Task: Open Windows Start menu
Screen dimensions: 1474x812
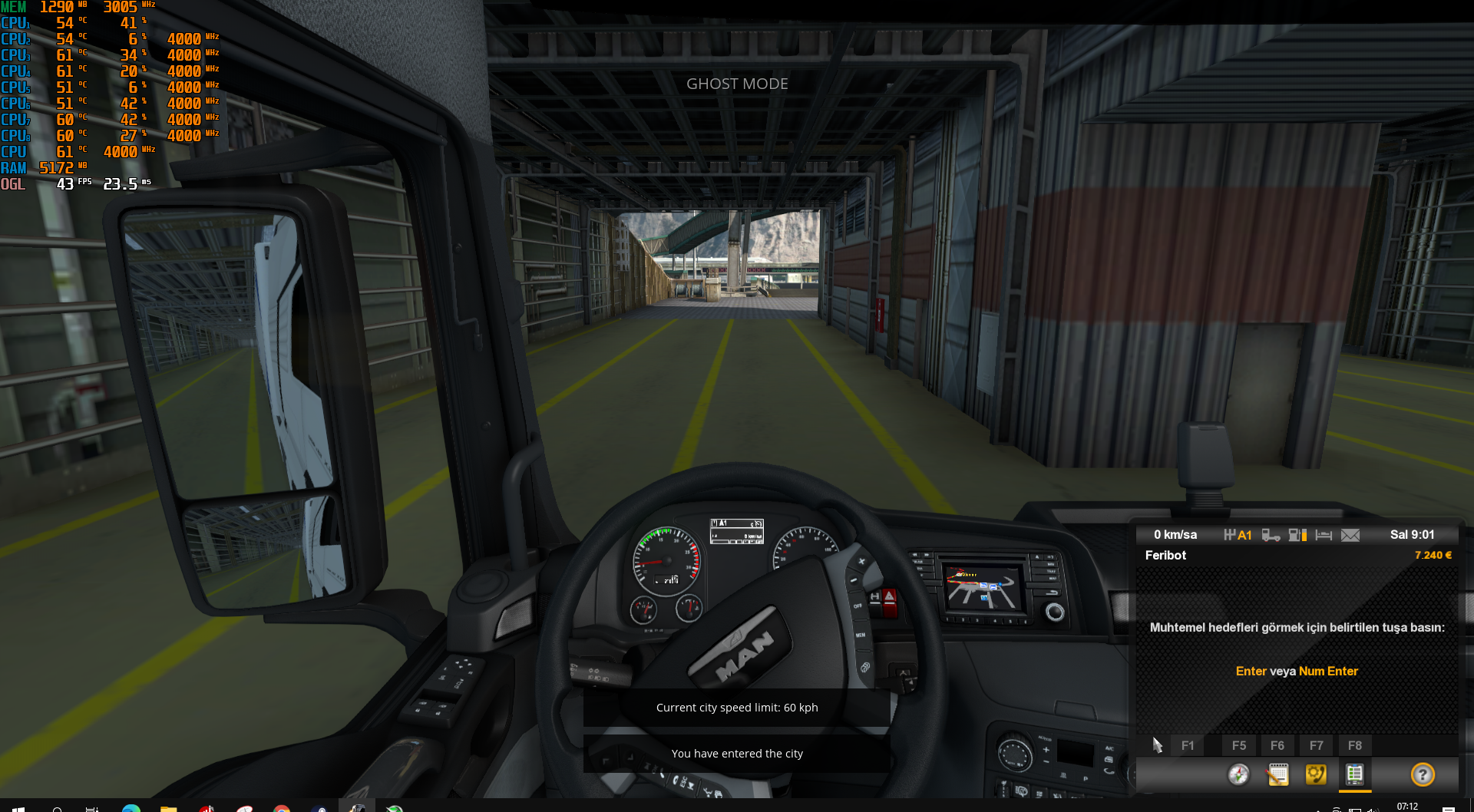Action: 18,807
